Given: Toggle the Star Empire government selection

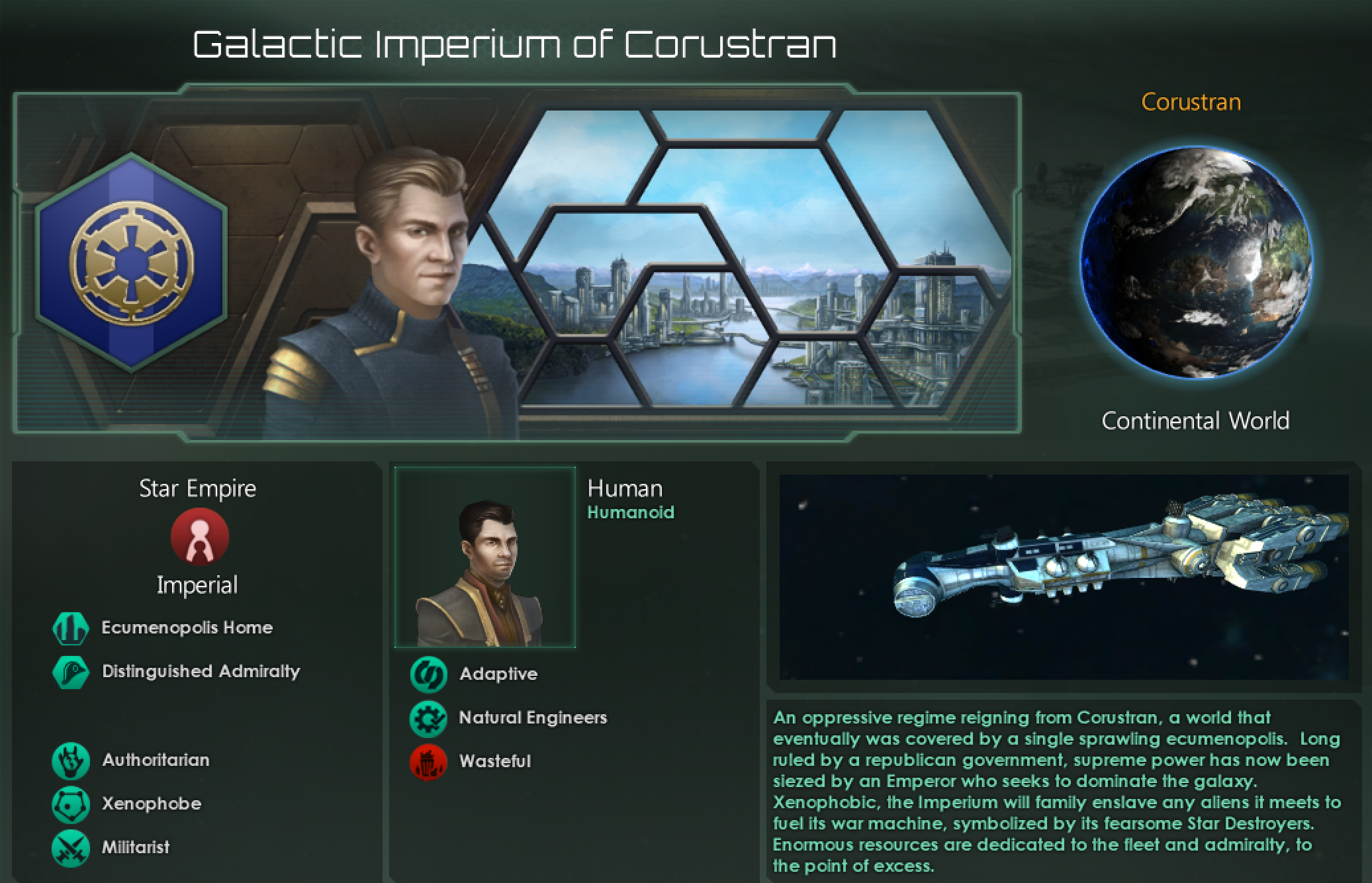Looking at the screenshot, I should (197, 488).
